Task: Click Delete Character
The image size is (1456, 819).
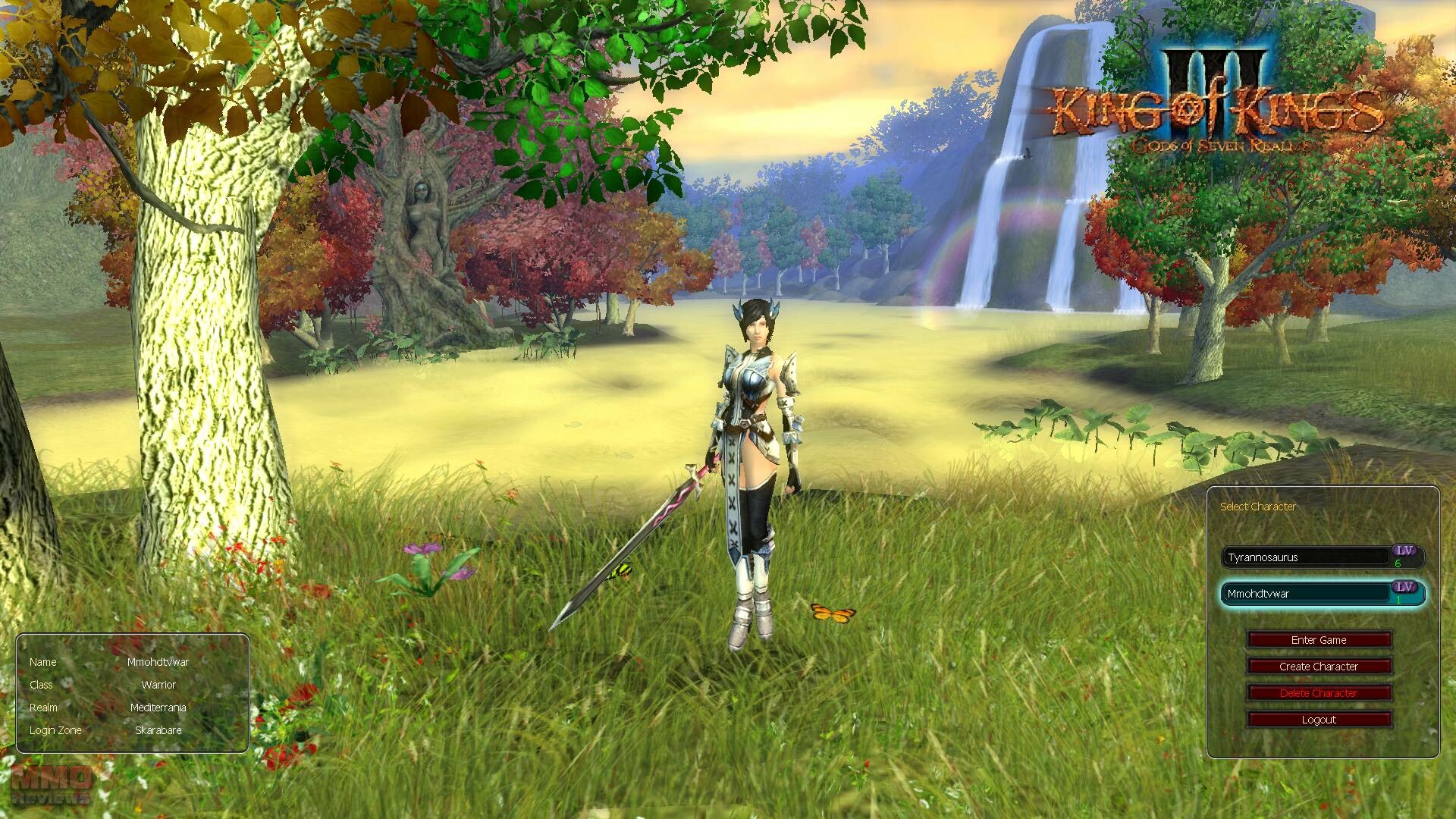Action: (x=1319, y=693)
